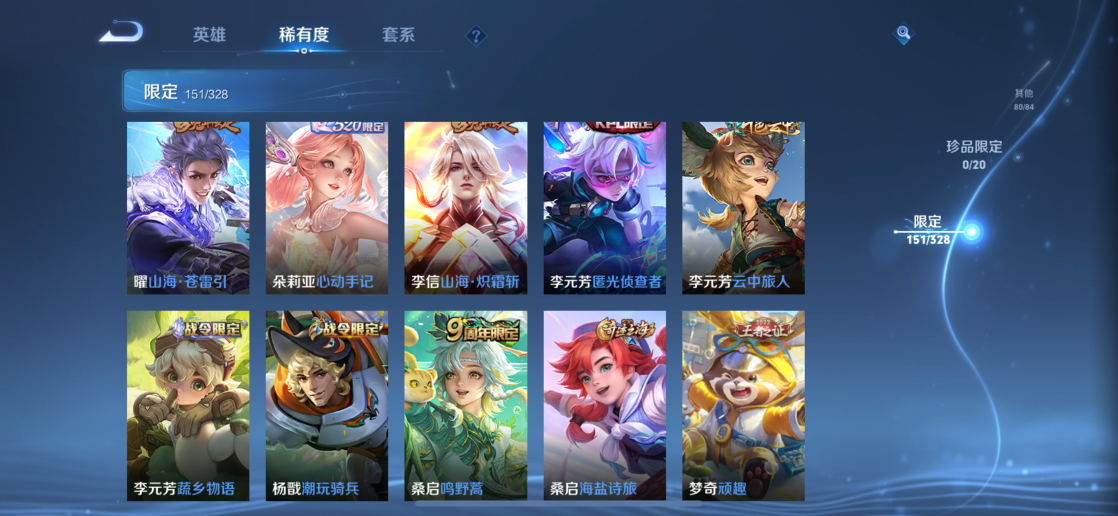Jump to the 其他 rarity category
Viewport: 1118px width, 516px height.
[x=1023, y=99]
